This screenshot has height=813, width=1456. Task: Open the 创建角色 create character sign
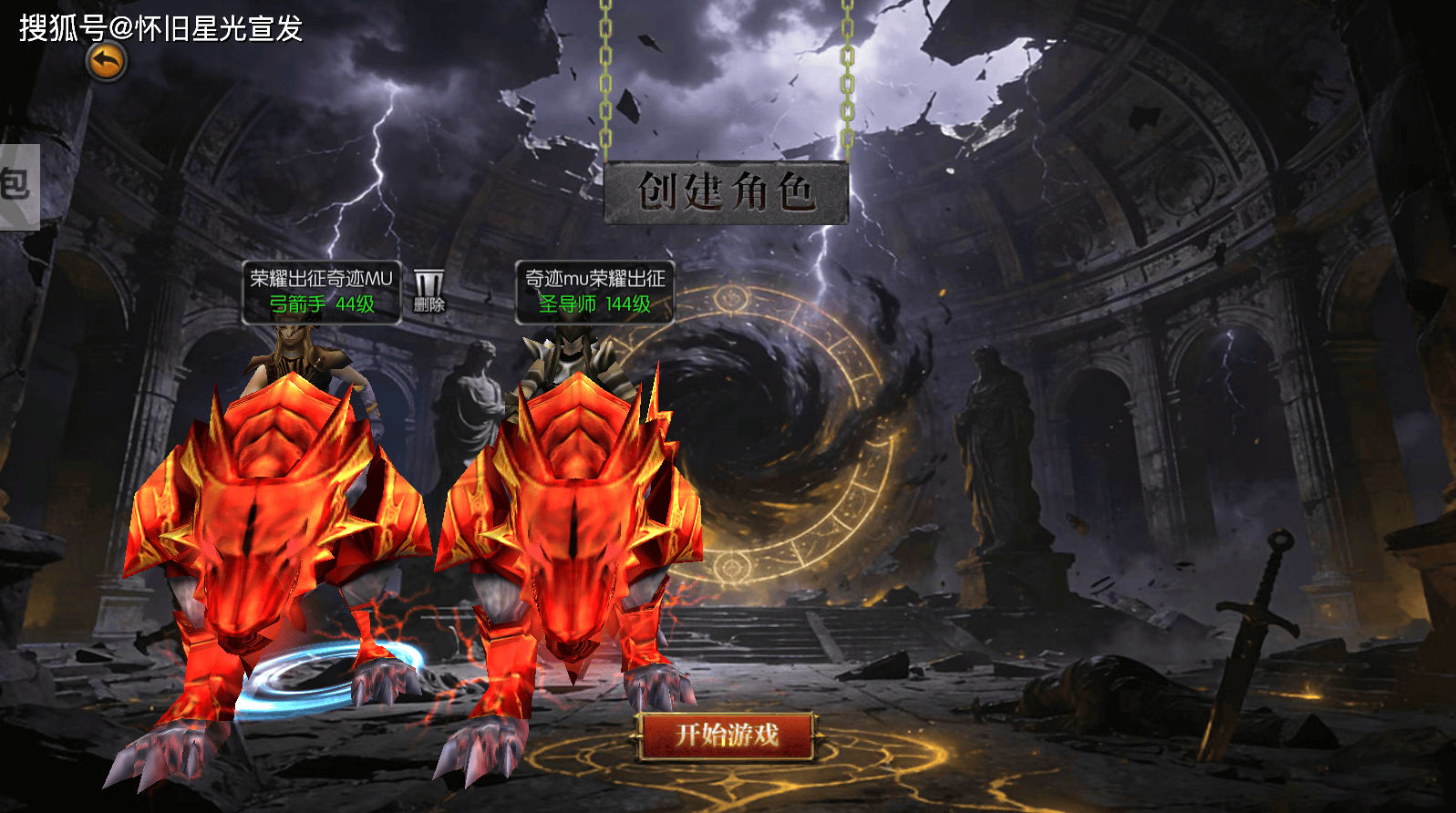tap(726, 192)
